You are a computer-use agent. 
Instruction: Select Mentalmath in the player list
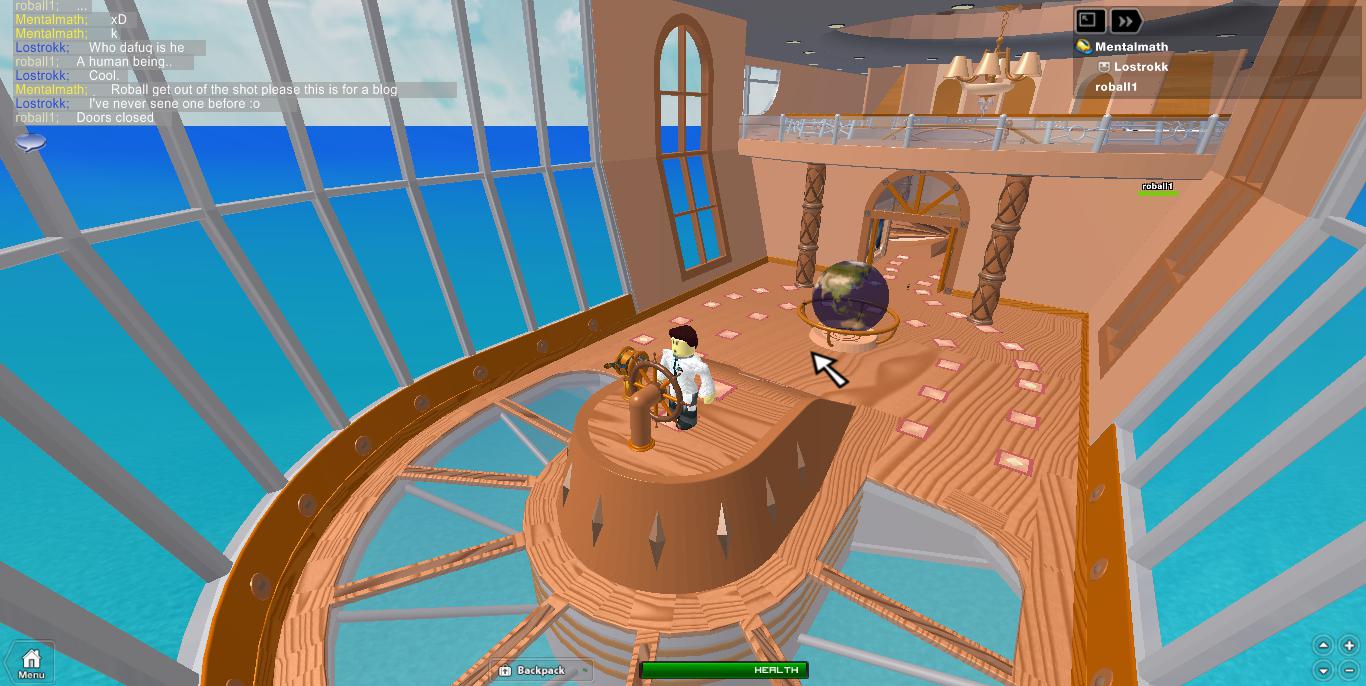pyautogui.click(x=1130, y=47)
